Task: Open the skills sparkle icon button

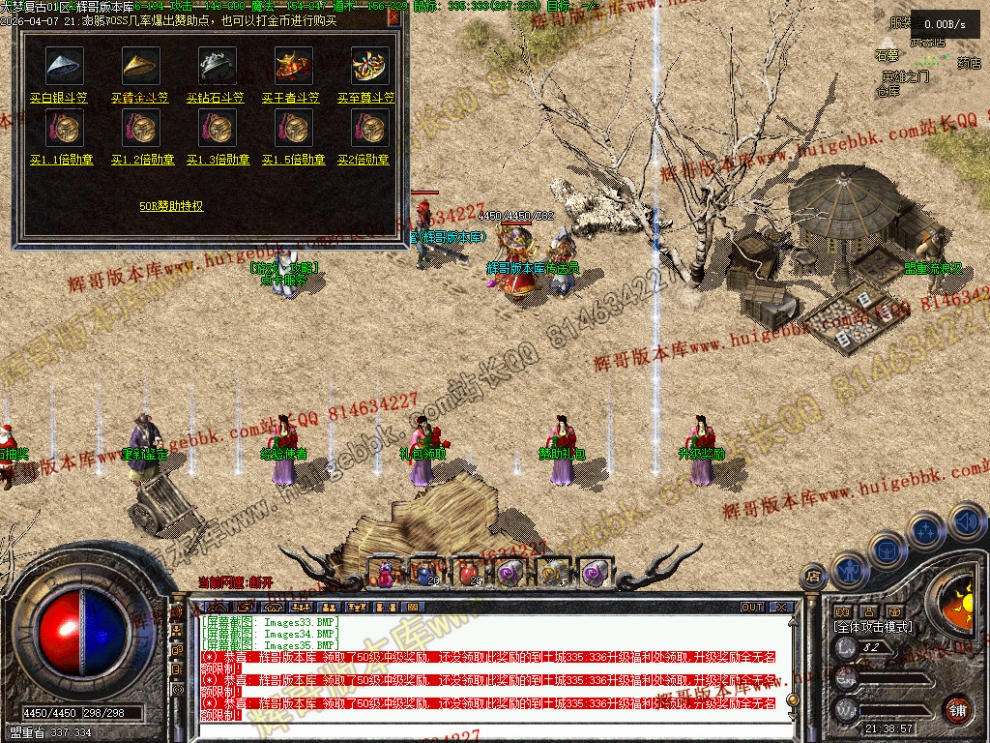Action: [x=926, y=530]
